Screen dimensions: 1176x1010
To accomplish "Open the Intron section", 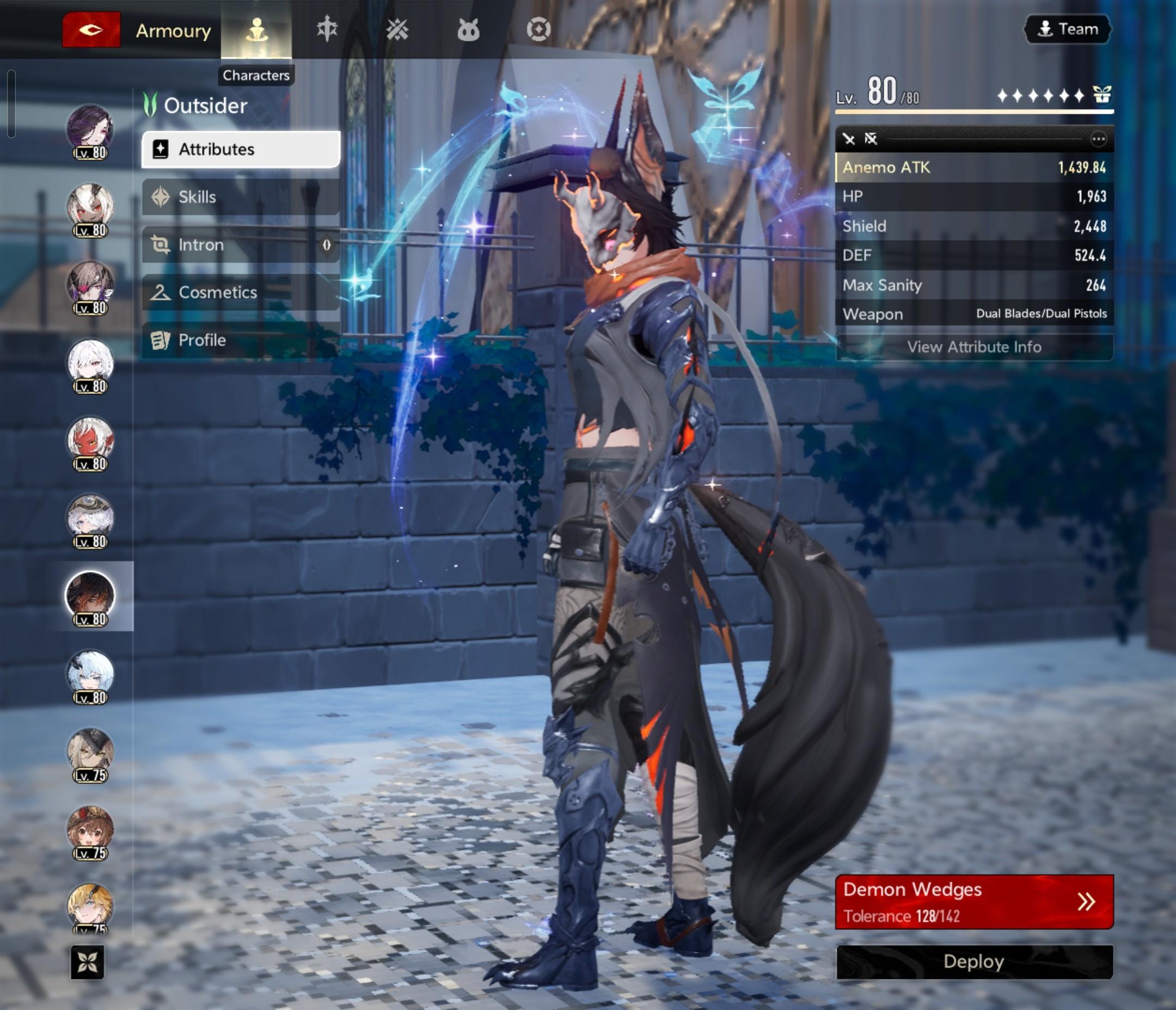I will click(x=241, y=244).
